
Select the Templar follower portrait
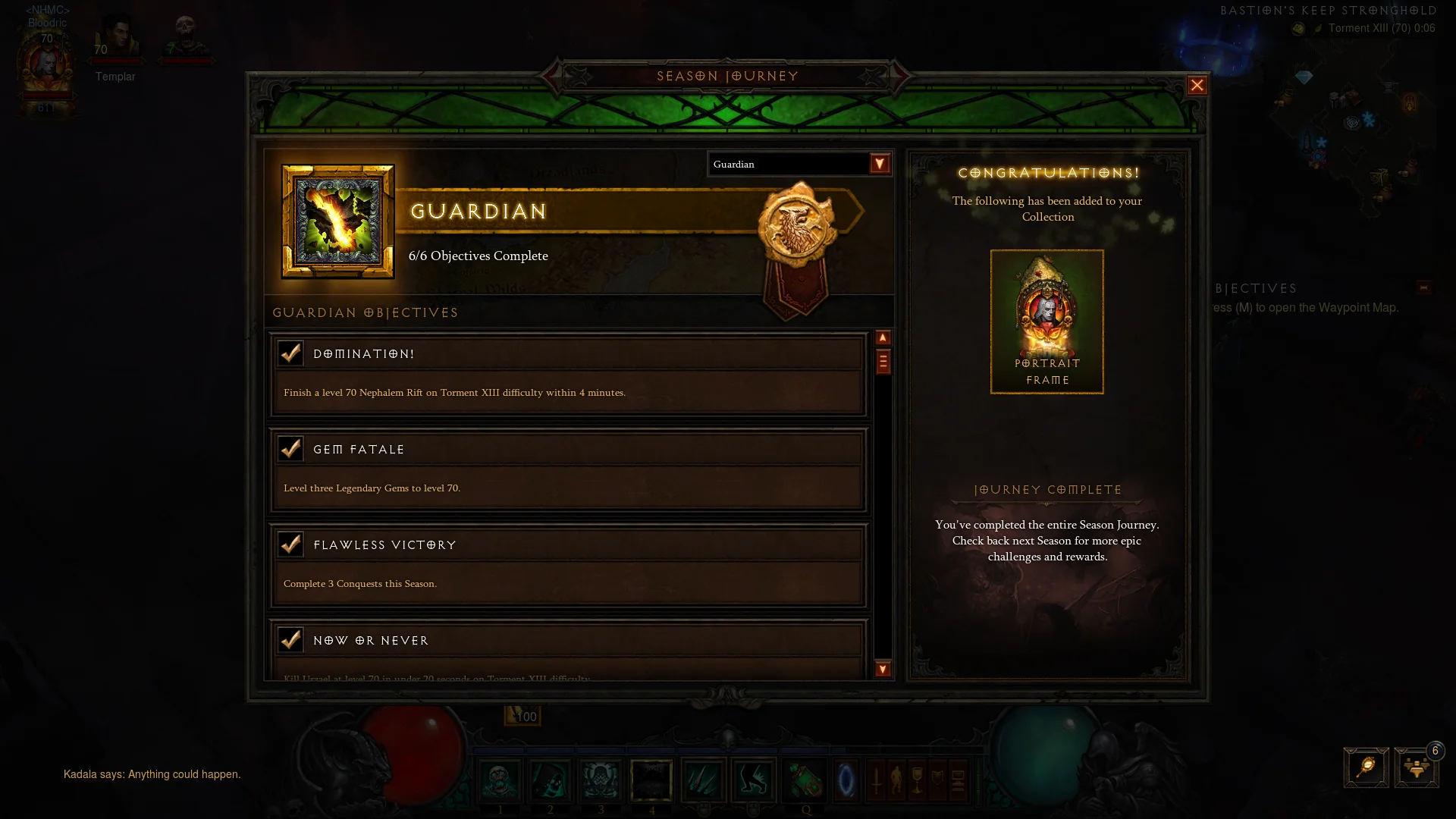click(116, 39)
